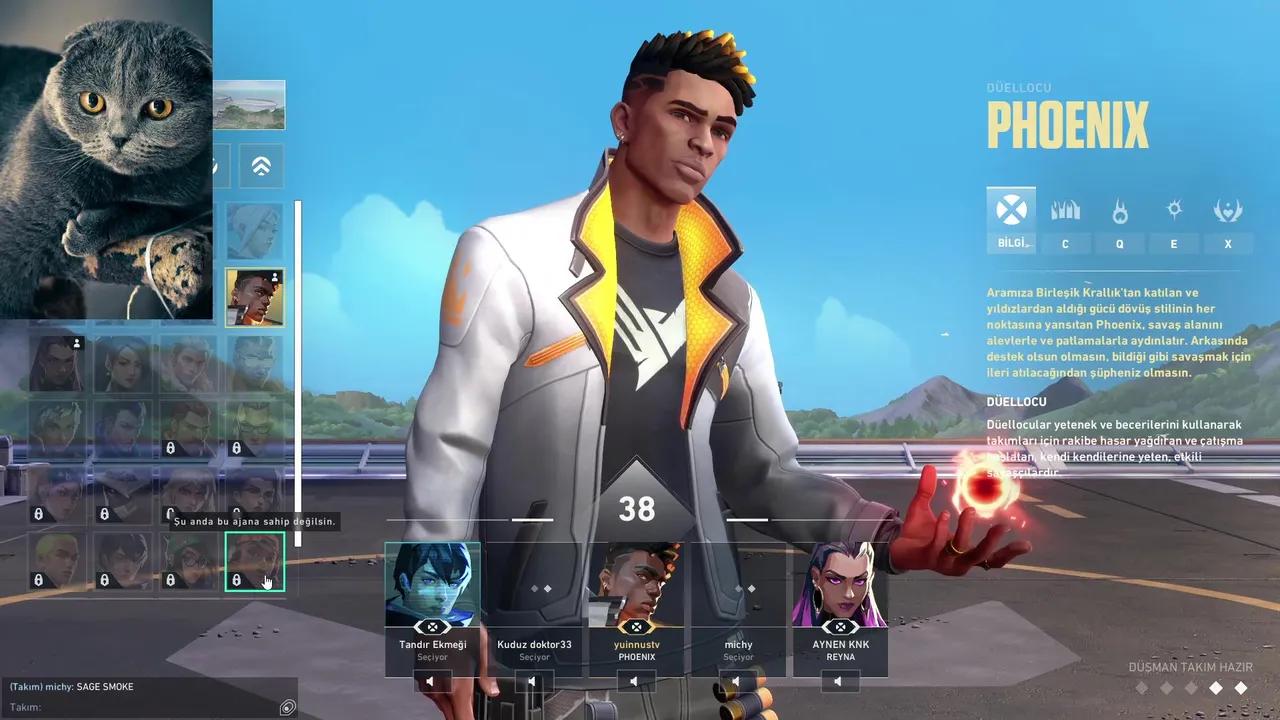1280x720 pixels.
Task: Click the map preview thumbnail at top left
Action: (248, 104)
